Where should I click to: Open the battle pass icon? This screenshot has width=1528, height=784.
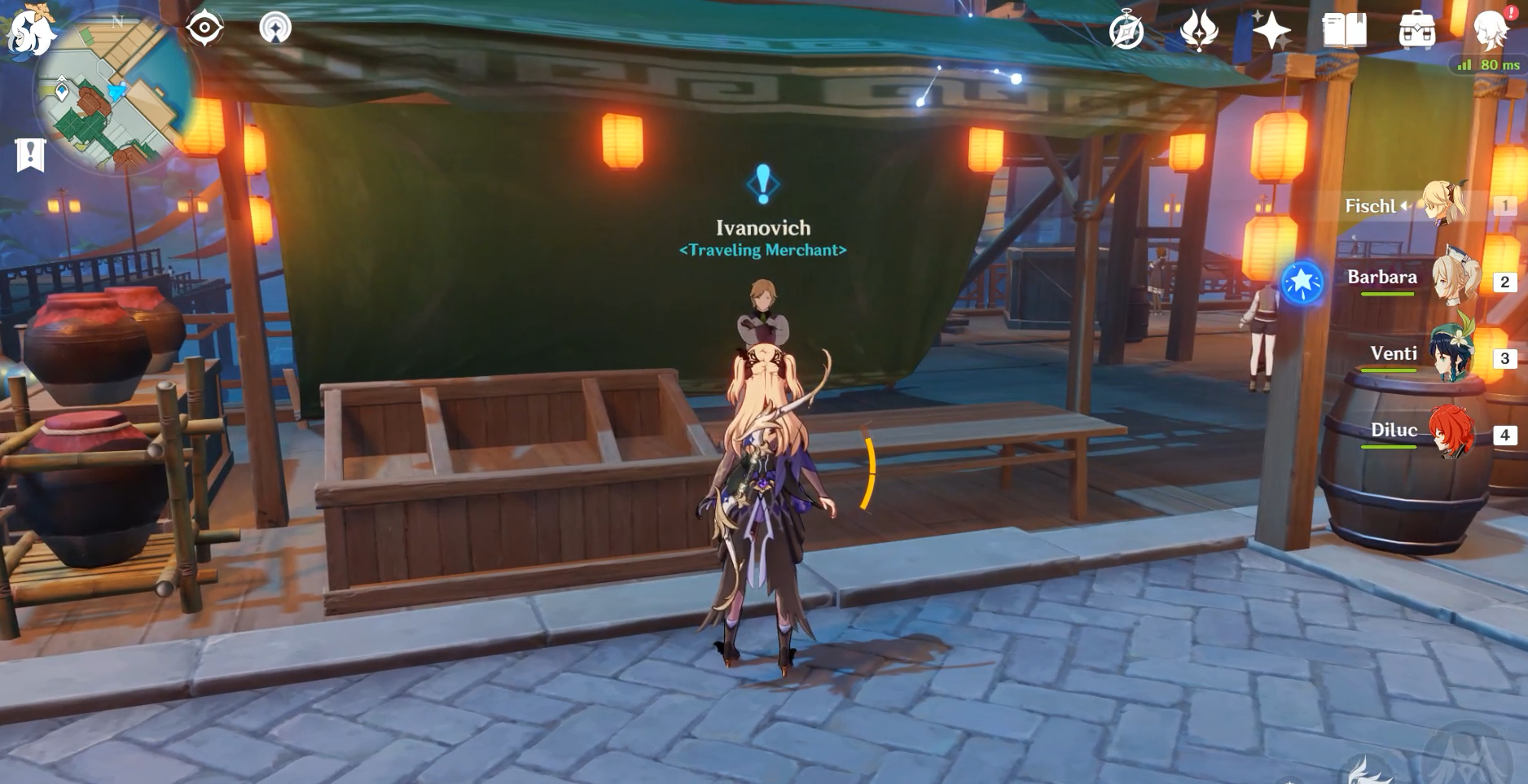click(x=1199, y=31)
